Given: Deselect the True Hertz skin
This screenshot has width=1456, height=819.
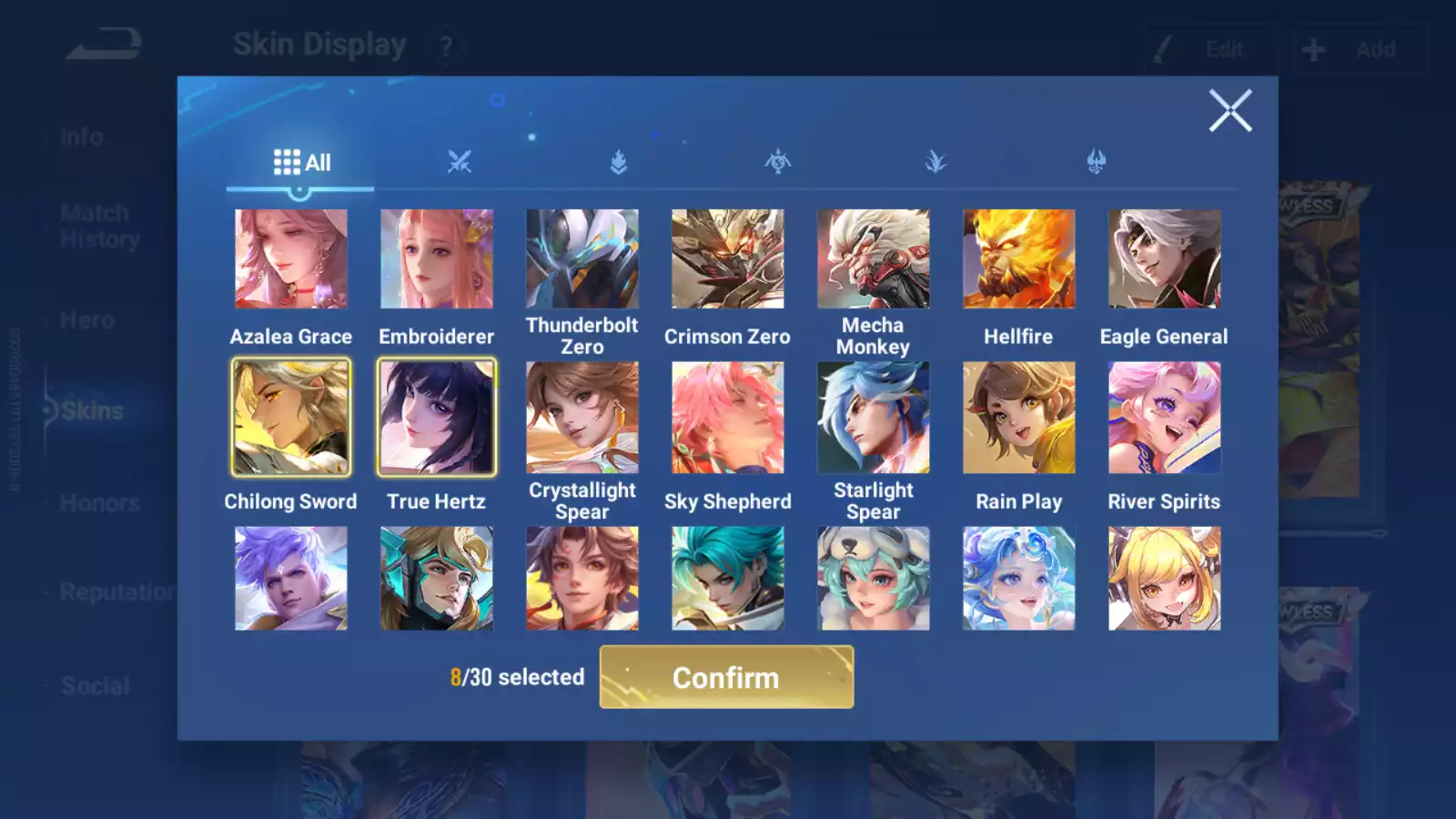Looking at the screenshot, I should pyautogui.click(x=437, y=417).
